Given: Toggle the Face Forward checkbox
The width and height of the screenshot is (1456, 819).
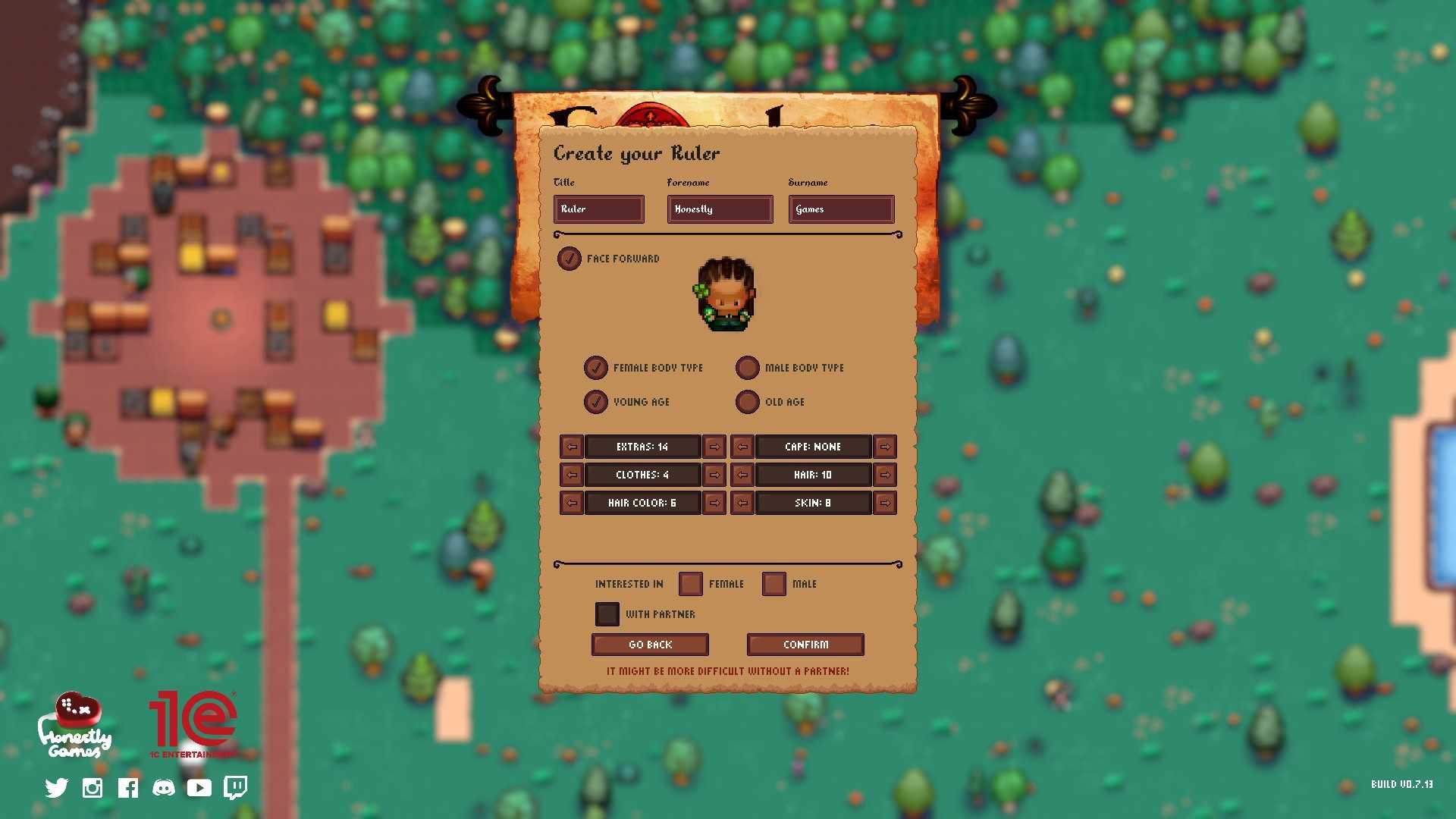Looking at the screenshot, I should [570, 259].
